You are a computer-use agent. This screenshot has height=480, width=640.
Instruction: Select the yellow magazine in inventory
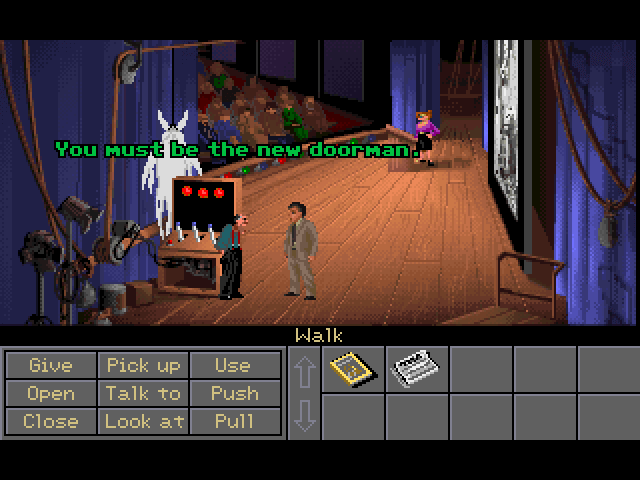[352, 369]
